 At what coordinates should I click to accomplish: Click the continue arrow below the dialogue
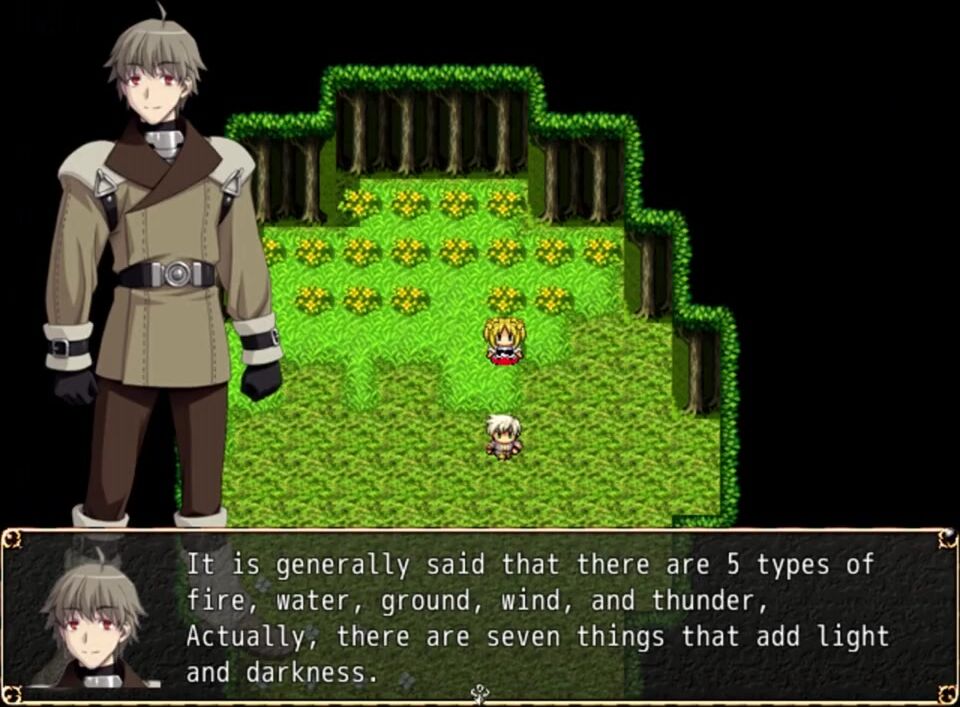coord(480,692)
